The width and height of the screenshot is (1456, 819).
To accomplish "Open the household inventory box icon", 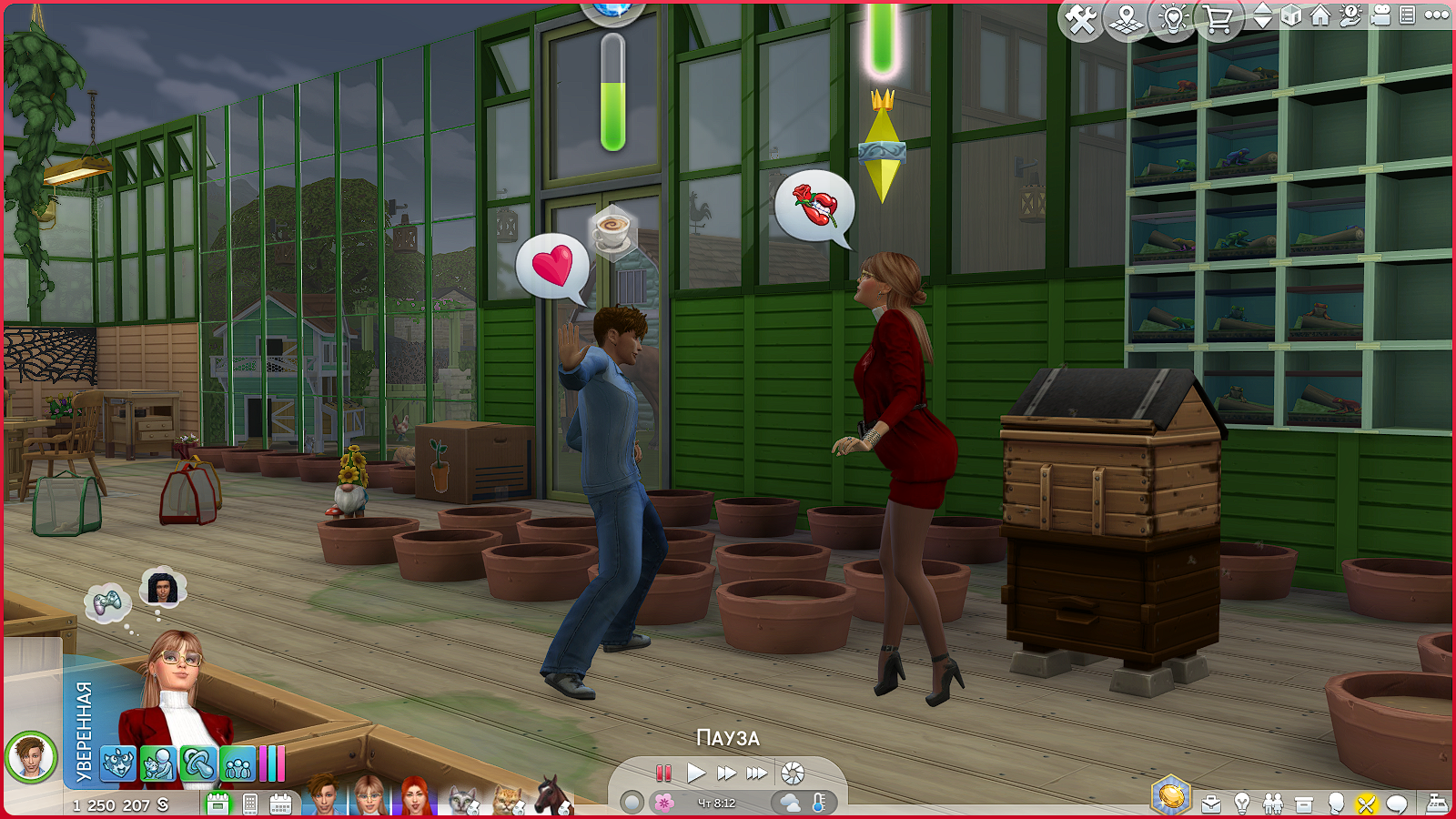I will (x=1304, y=804).
